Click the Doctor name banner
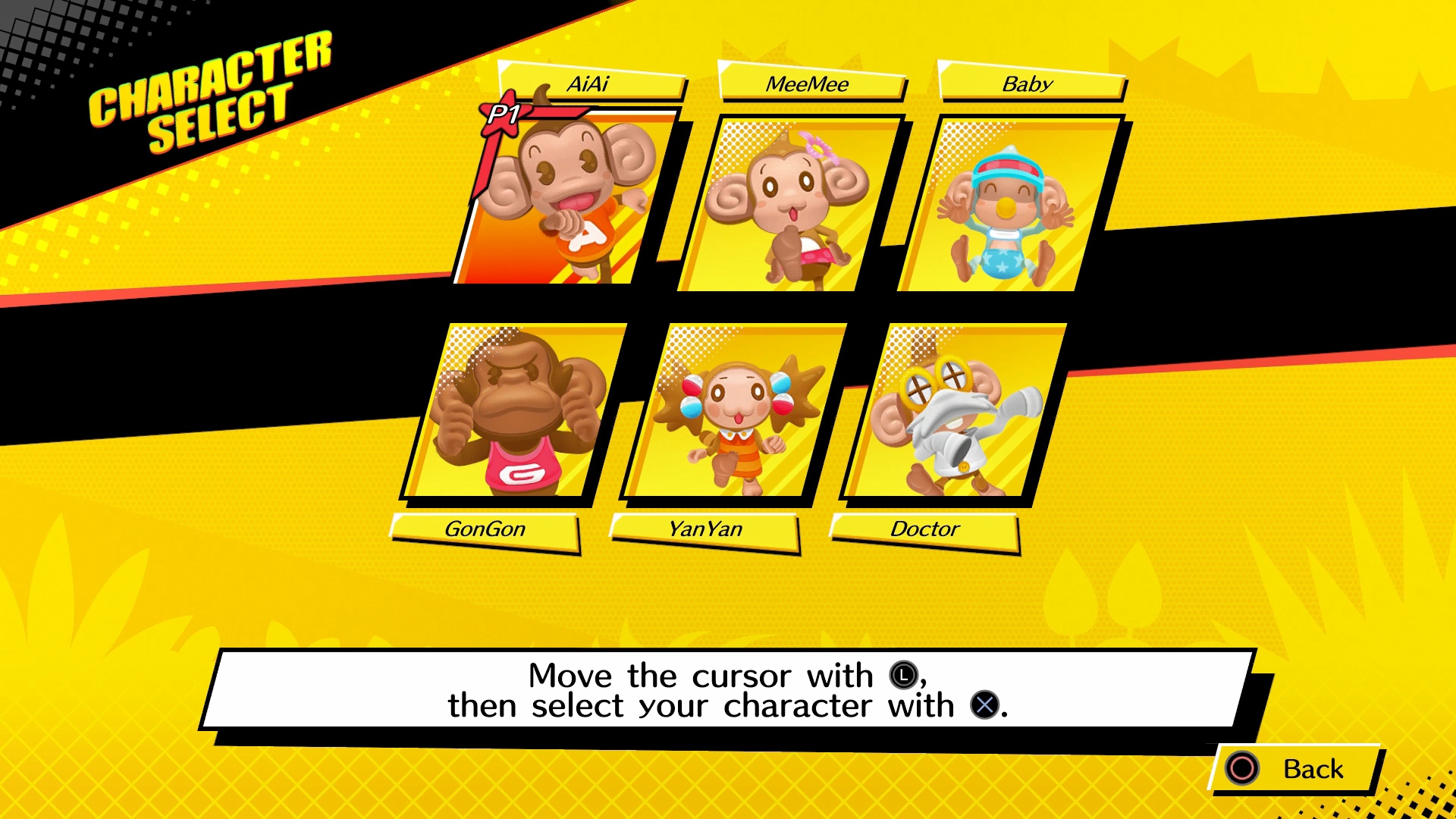This screenshot has height=819, width=1456. (924, 529)
